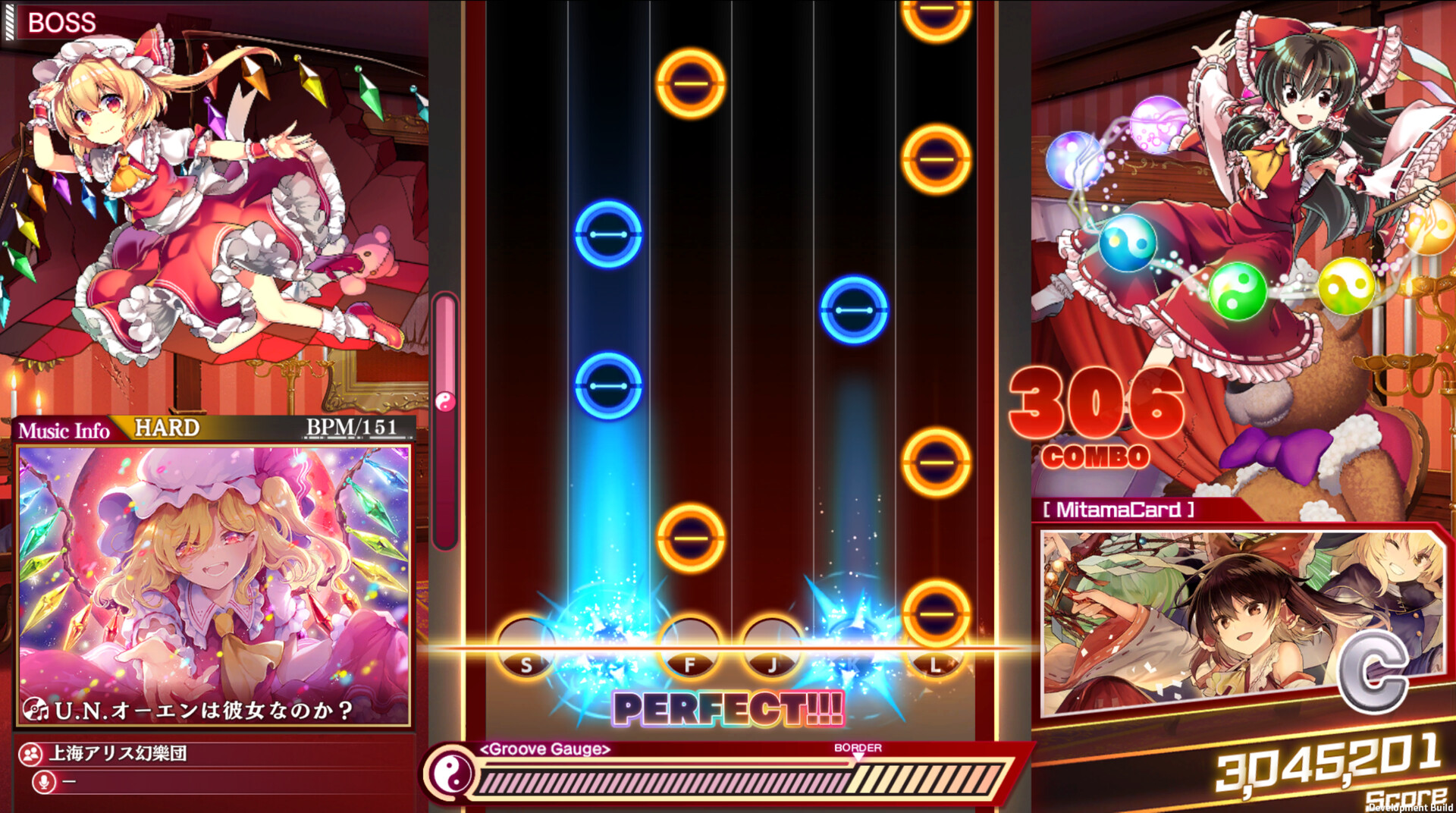Click the artist icon next to 上海アリス幻樂団

click(30, 754)
